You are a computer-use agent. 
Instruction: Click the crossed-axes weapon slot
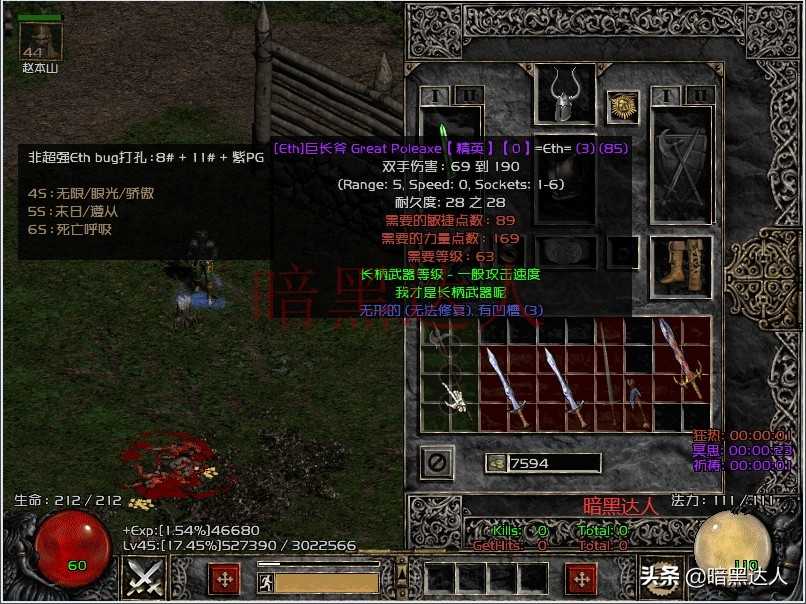coord(681,170)
